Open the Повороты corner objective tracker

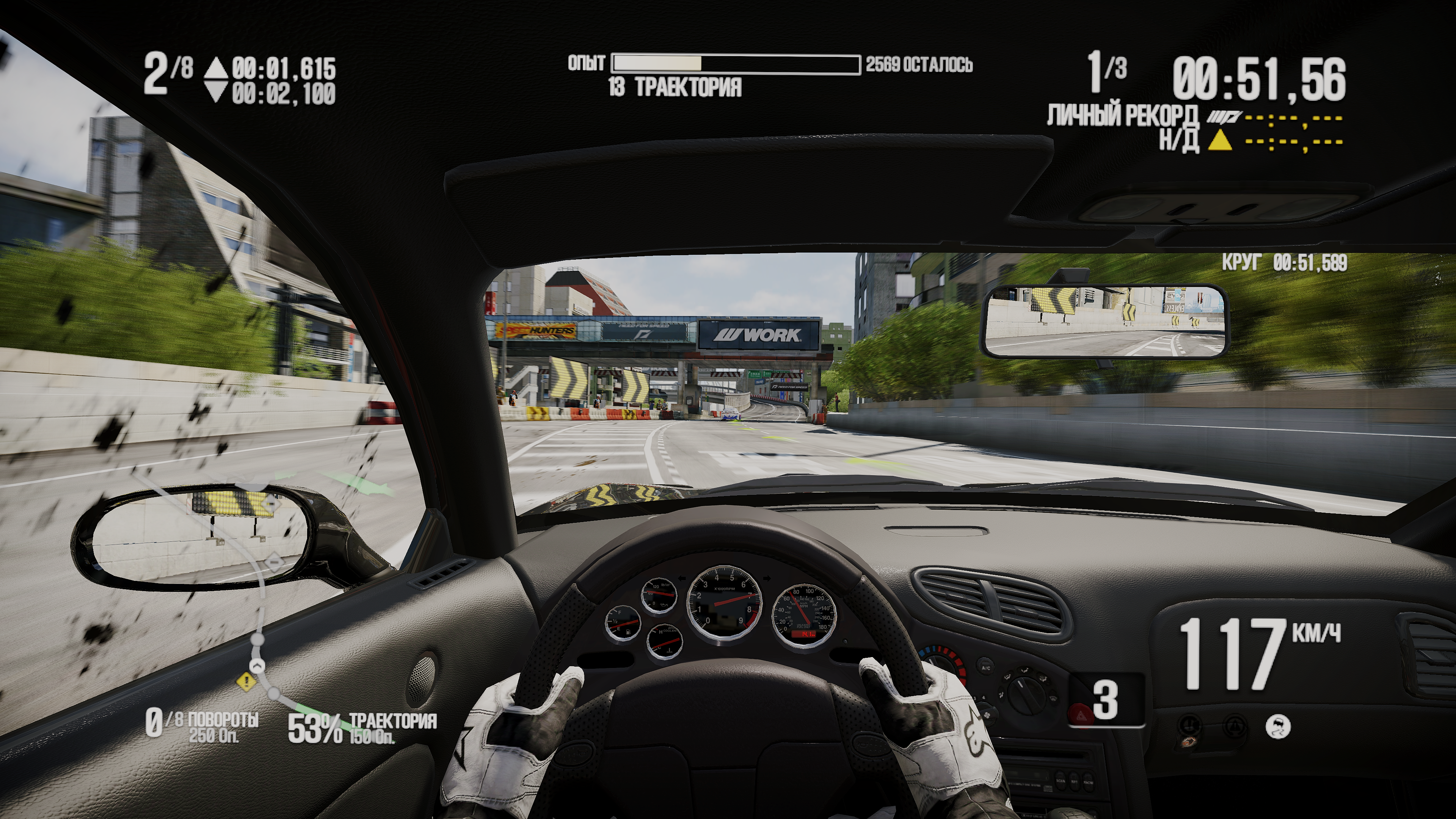click(202, 726)
